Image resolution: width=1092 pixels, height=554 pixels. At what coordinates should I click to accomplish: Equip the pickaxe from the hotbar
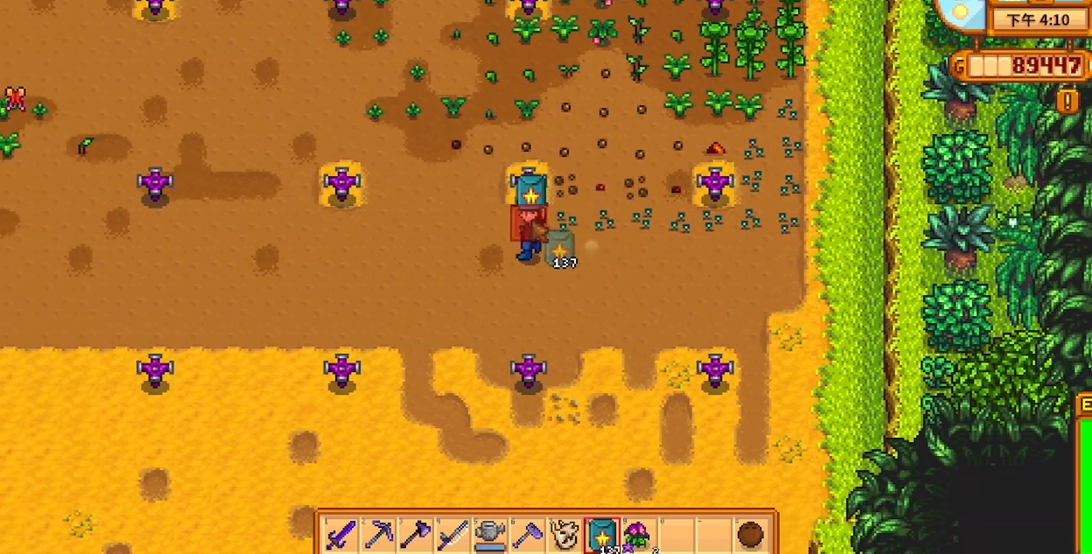pyautogui.click(x=379, y=535)
